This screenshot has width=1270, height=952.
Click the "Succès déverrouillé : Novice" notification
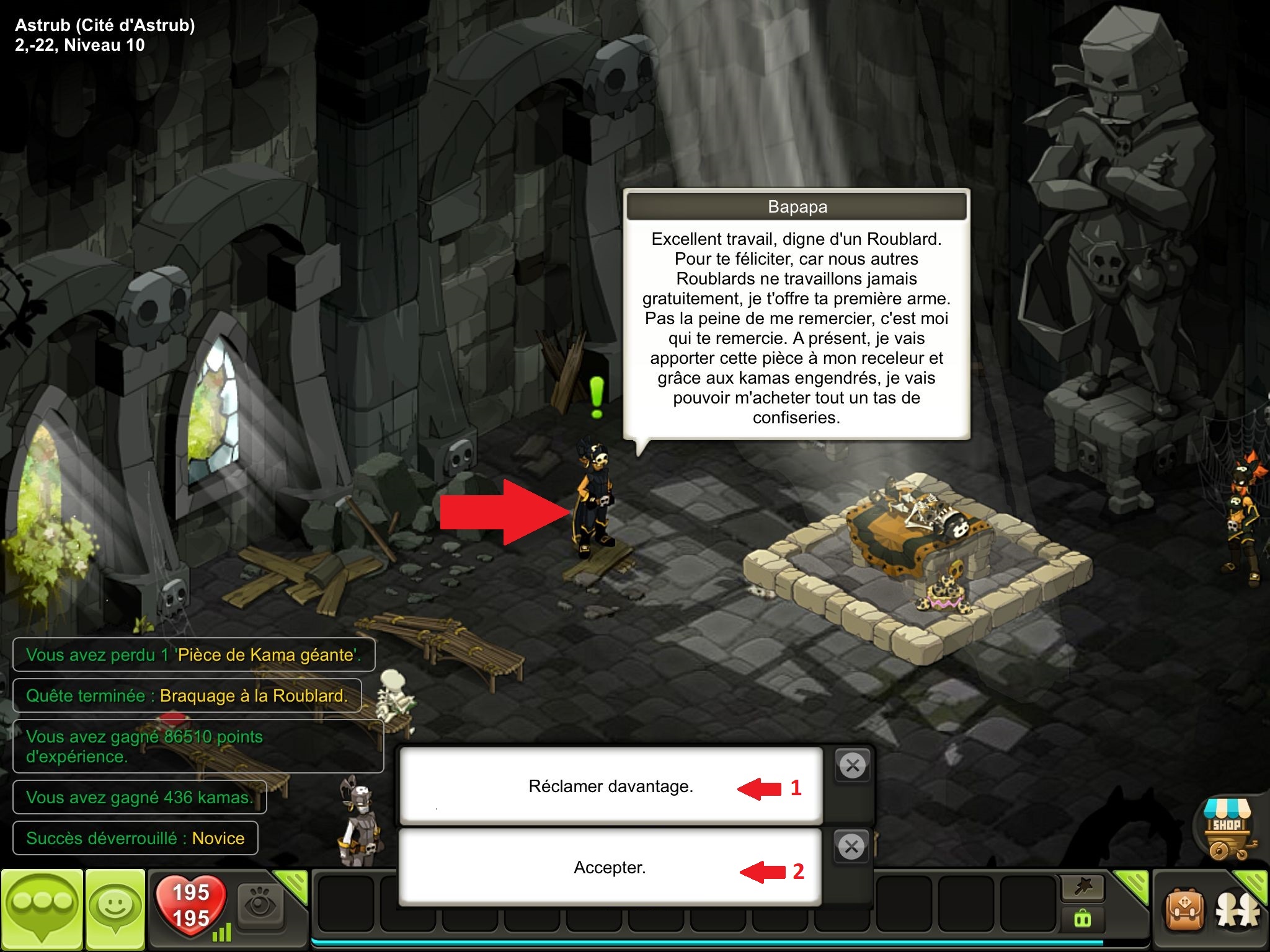tap(135, 838)
